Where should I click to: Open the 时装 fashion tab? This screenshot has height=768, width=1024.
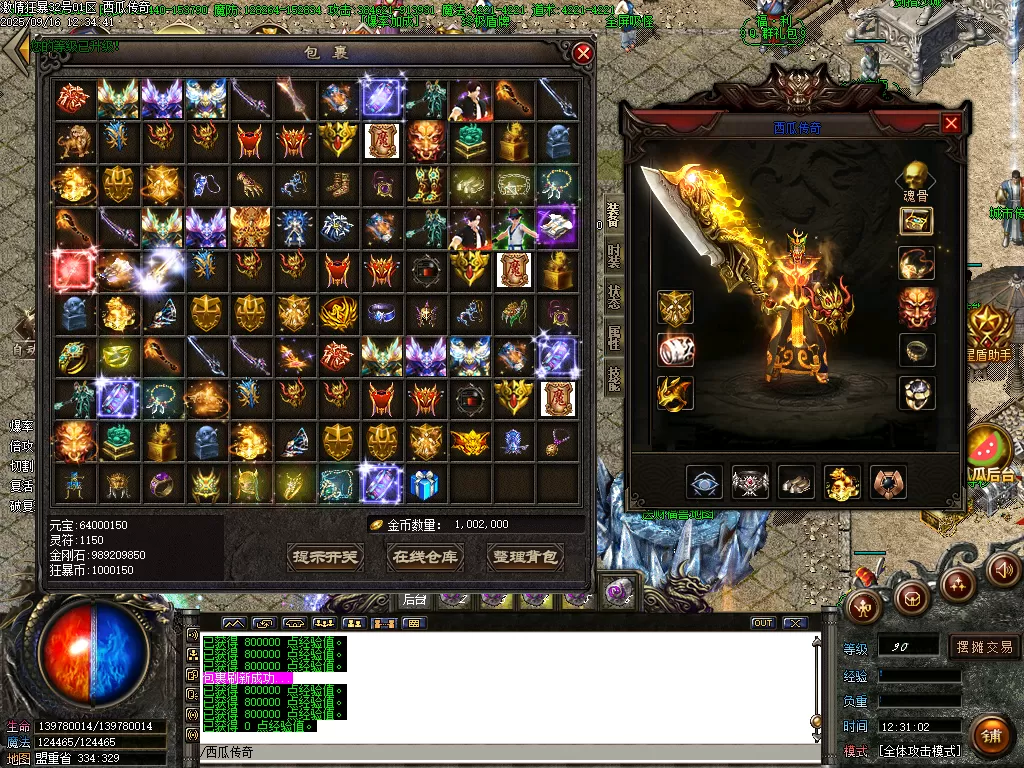[612, 256]
